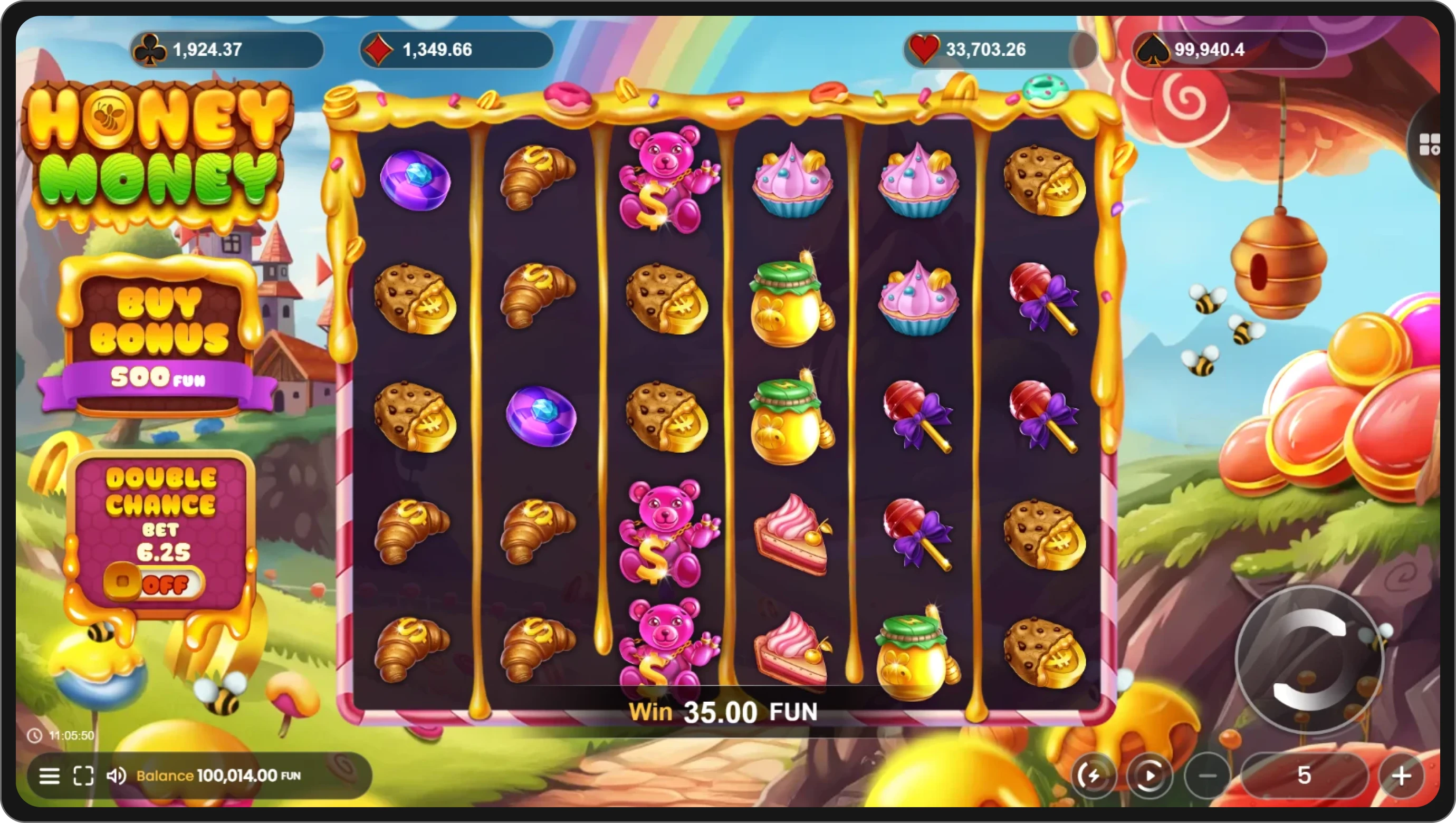Open the hamburger menu
This screenshot has height=823, width=1456.
(x=49, y=776)
